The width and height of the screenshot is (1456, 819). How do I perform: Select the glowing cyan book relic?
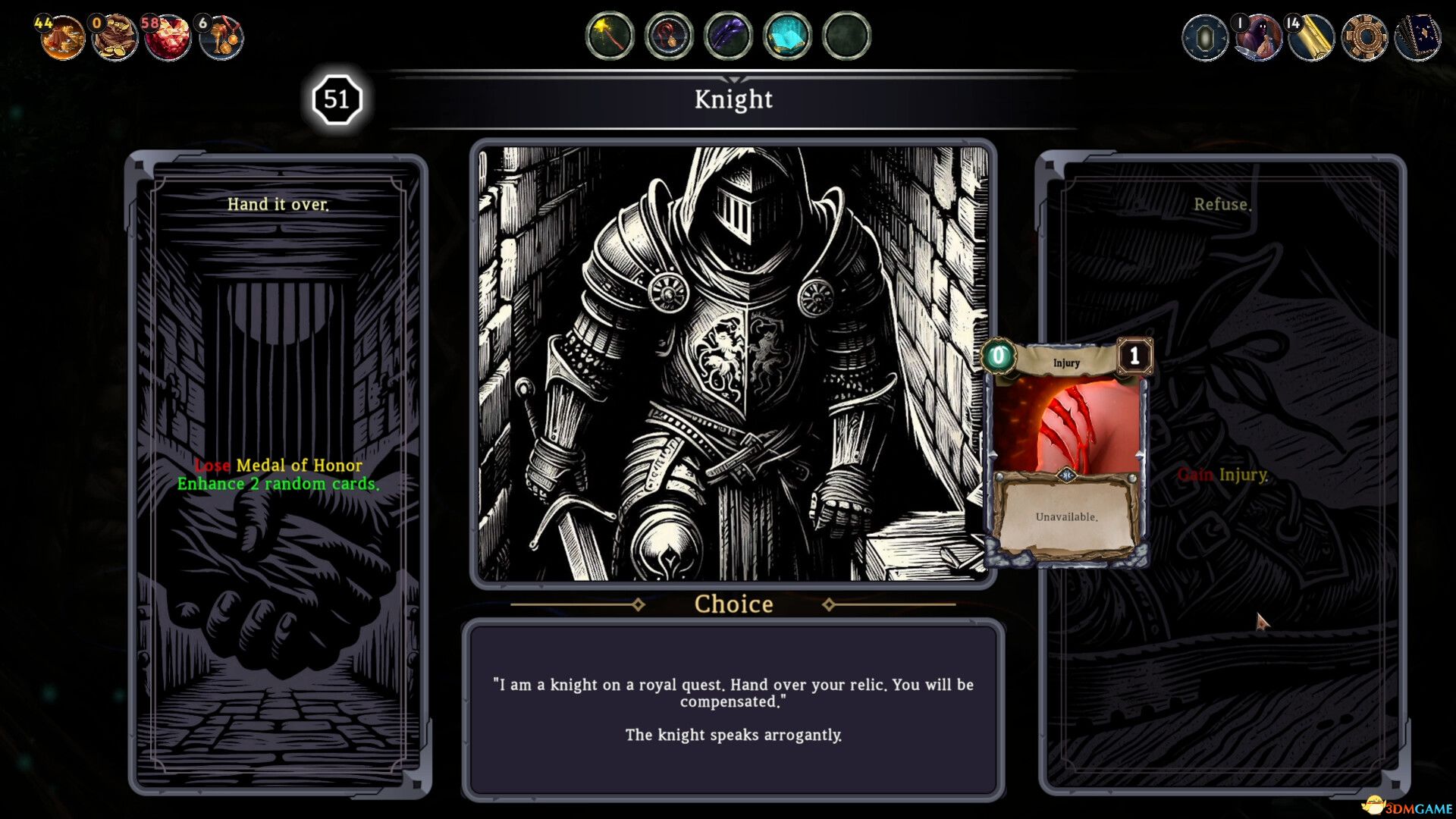(787, 36)
